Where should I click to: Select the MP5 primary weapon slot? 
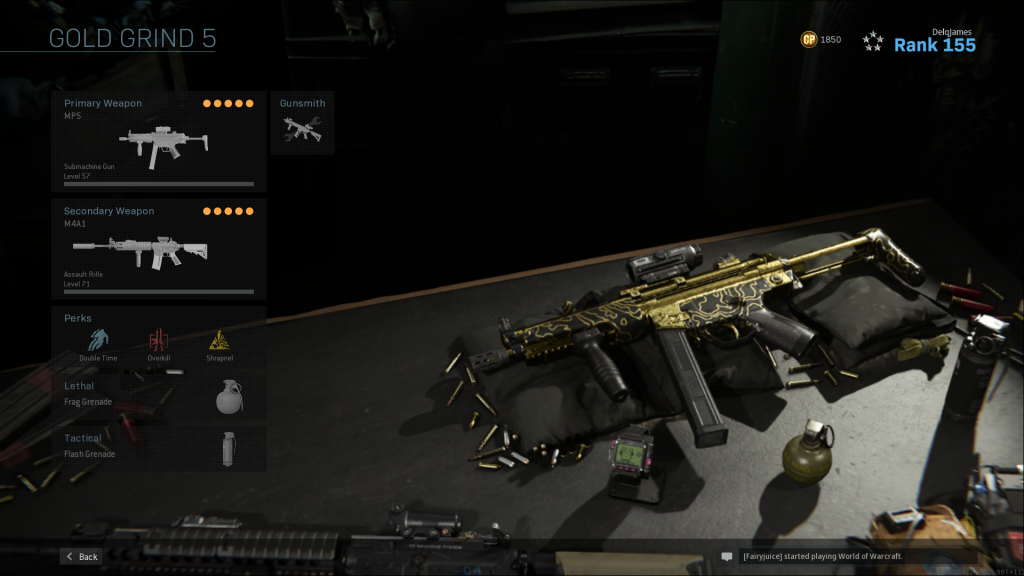click(x=159, y=141)
